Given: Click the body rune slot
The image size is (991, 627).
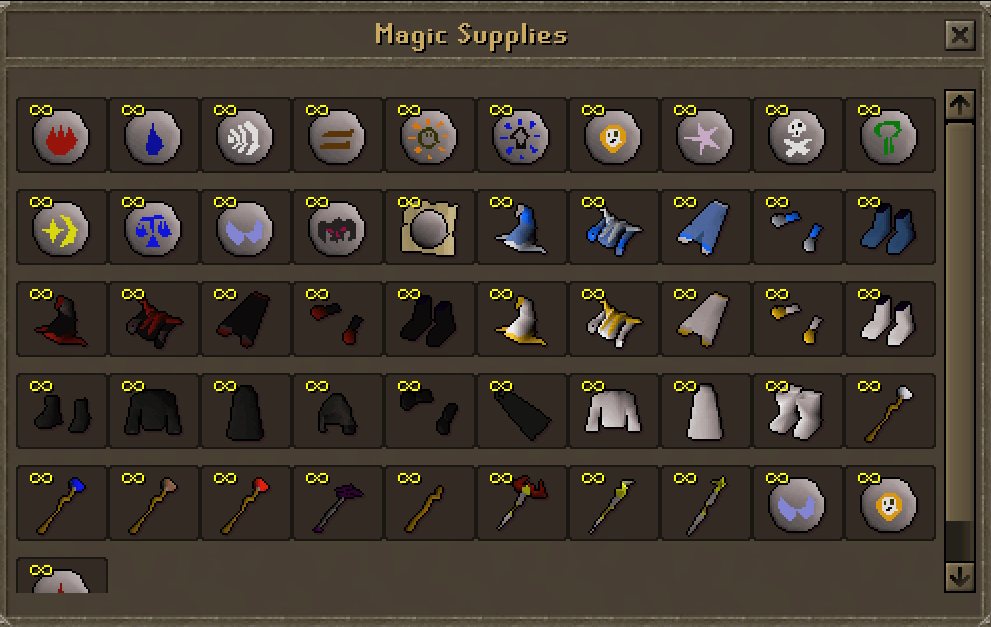Looking at the screenshot, I should pos(521,136).
